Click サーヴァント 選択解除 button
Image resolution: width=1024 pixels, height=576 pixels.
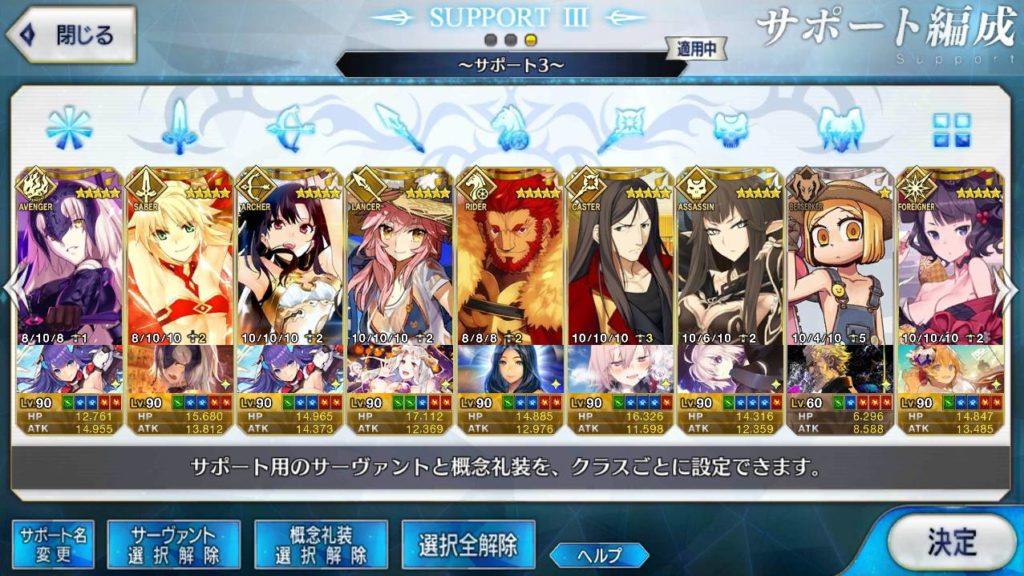pyautogui.click(x=173, y=545)
